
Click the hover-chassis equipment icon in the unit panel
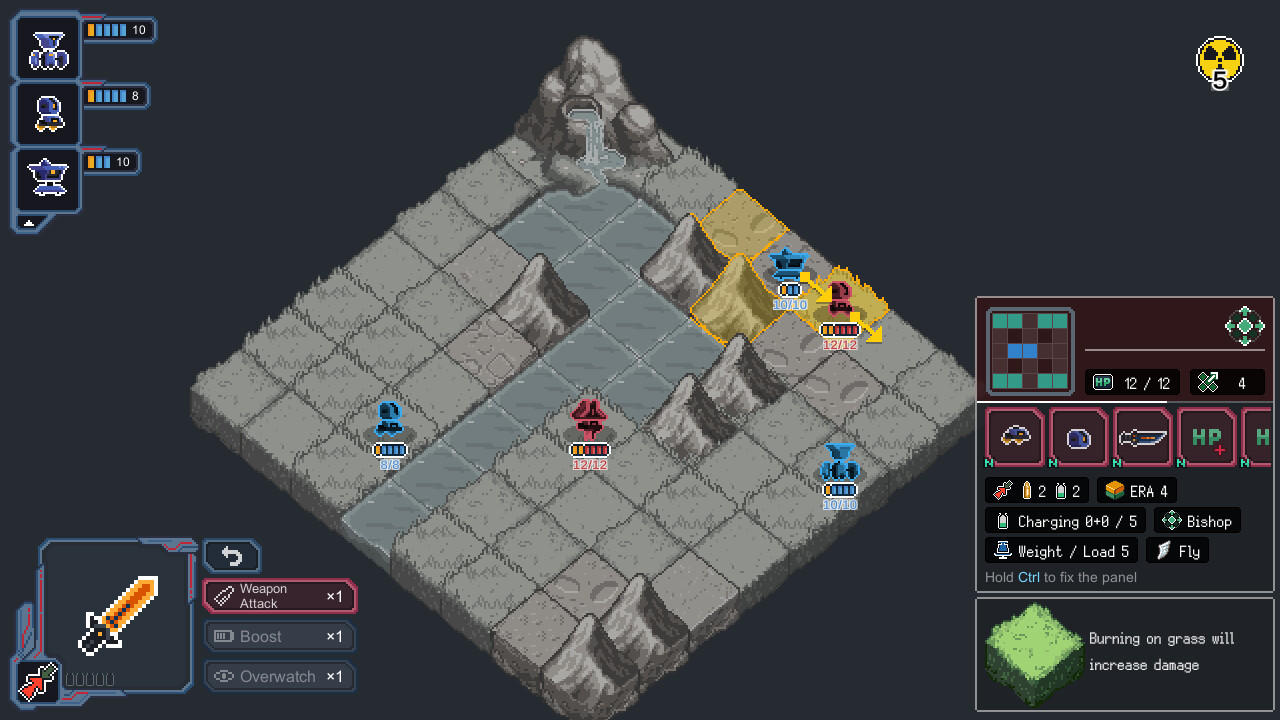point(1014,437)
